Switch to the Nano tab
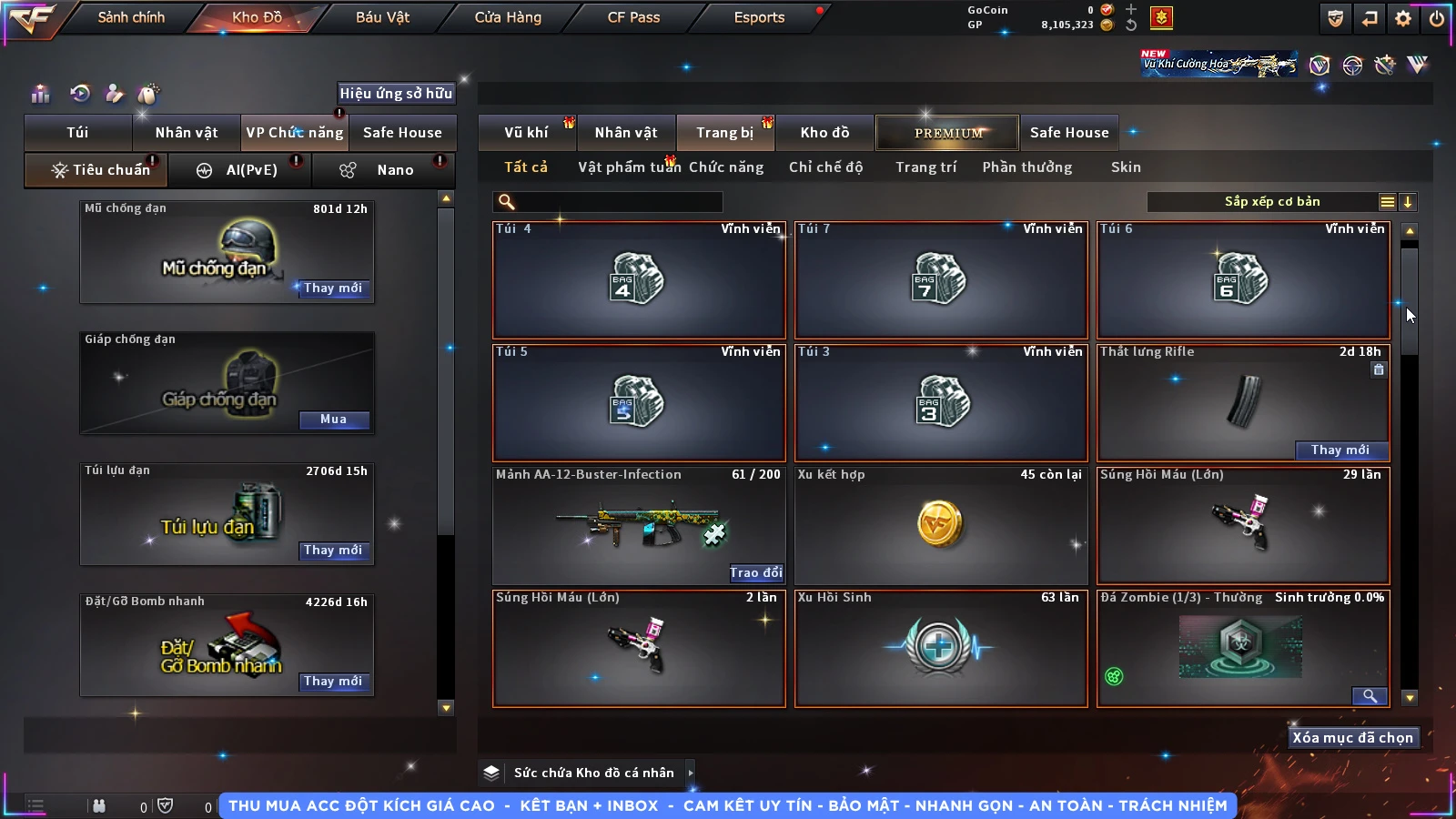 [x=394, y=170]
